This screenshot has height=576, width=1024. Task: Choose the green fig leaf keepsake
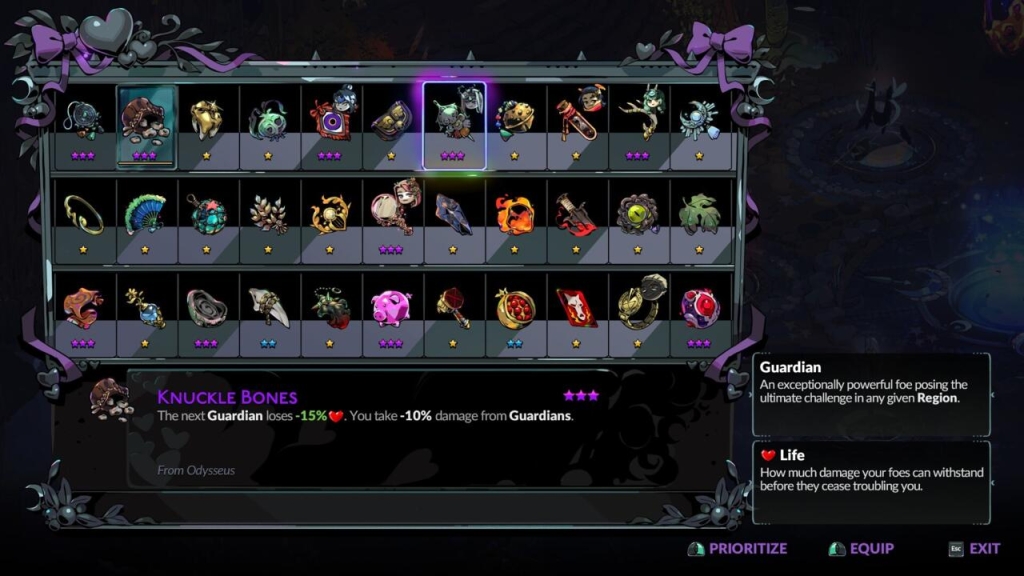pos(700,214)
